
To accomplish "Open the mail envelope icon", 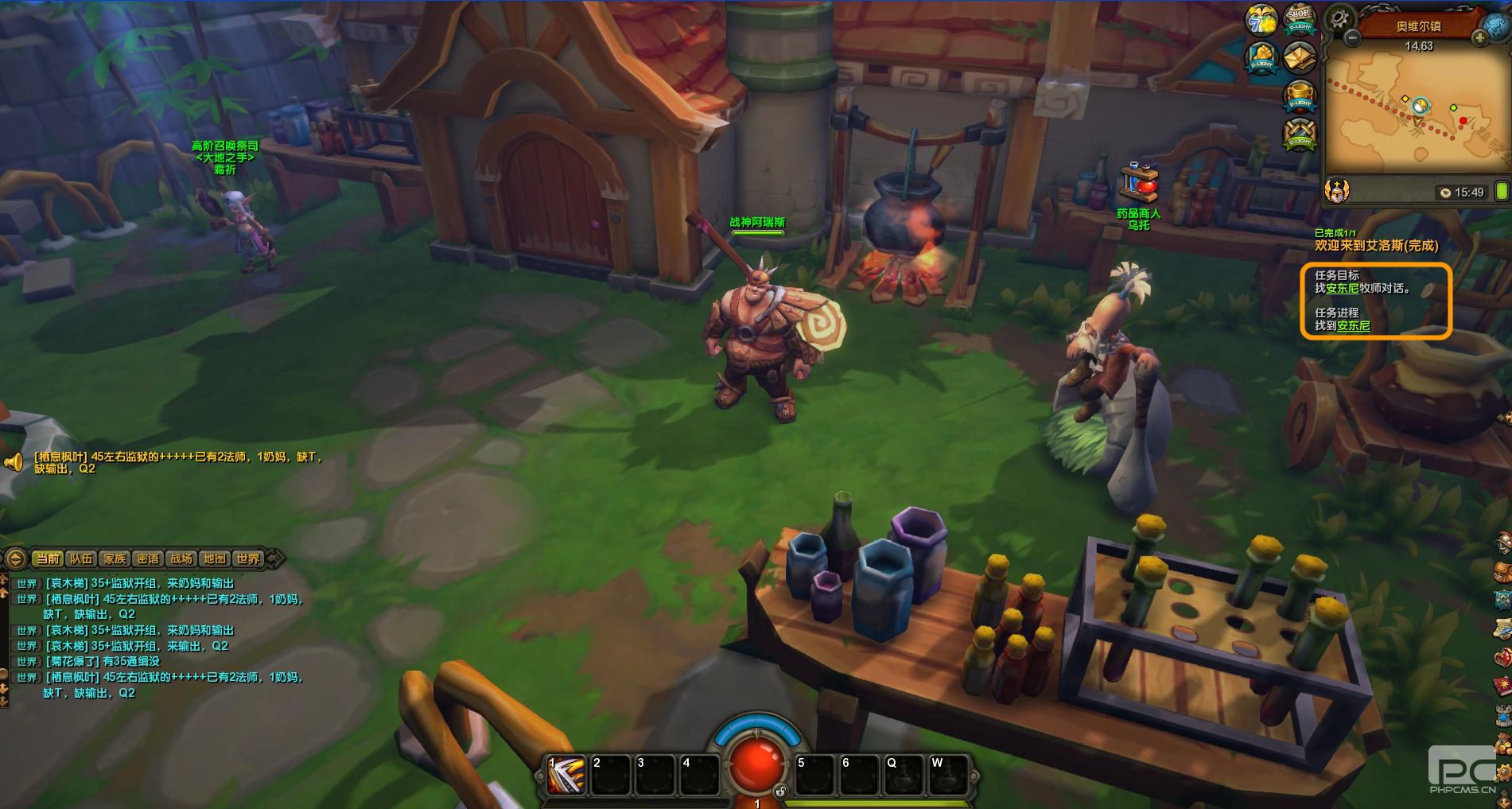I will pyautogui.click(x=1299, y=57).
